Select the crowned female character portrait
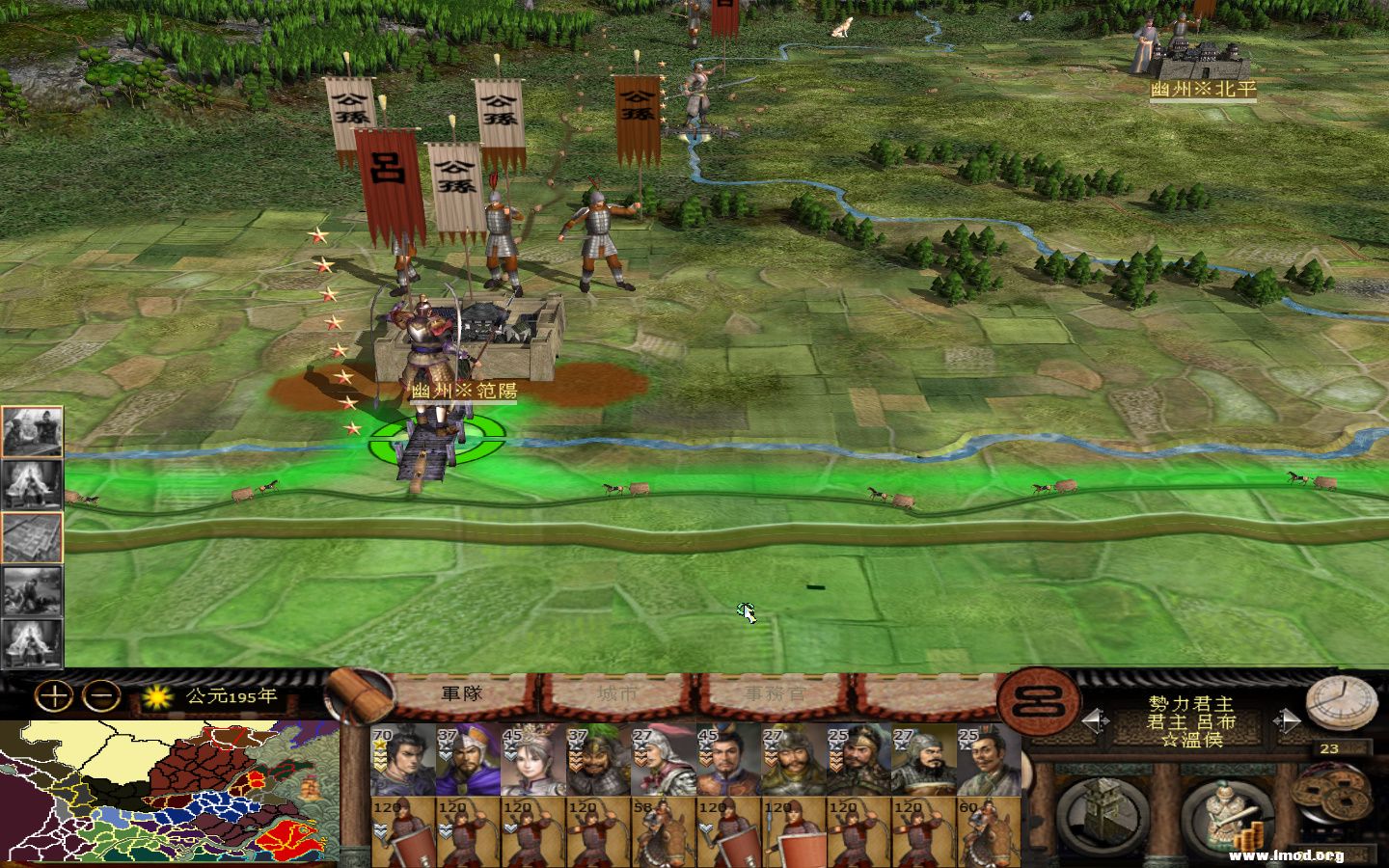The height and width of the screenshot is (868, 1389). 523,762
